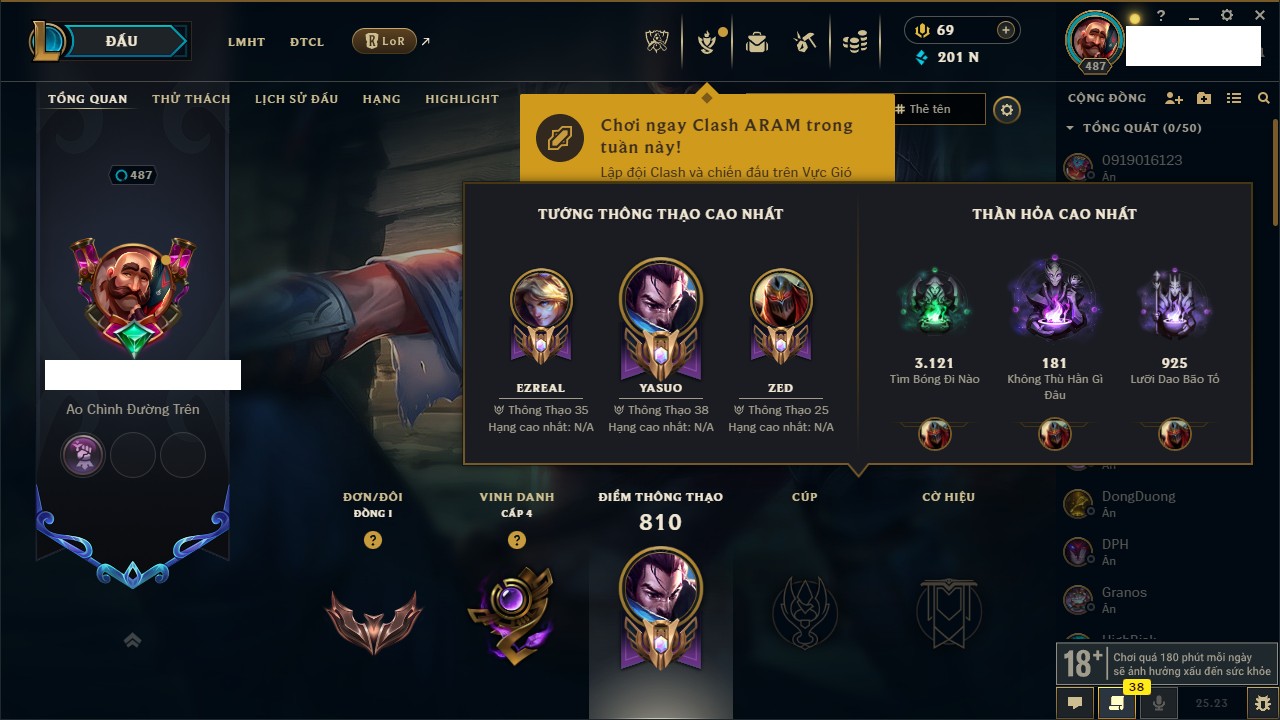This screenshot has width=1280, height=720.
Task: Select the Tổng Quan tab
Action: click(x=88, y=99)
